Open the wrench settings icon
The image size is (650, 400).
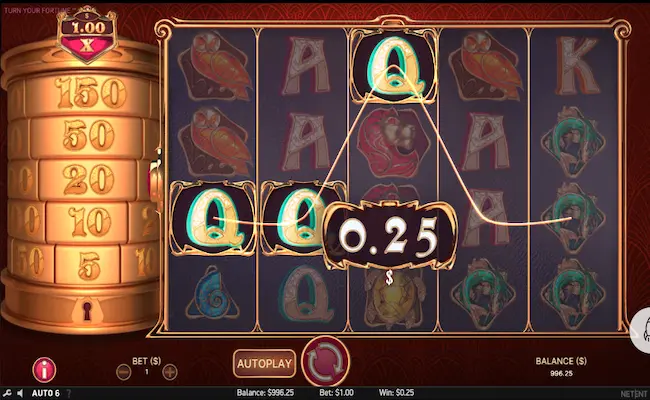[x=8, y=393]
